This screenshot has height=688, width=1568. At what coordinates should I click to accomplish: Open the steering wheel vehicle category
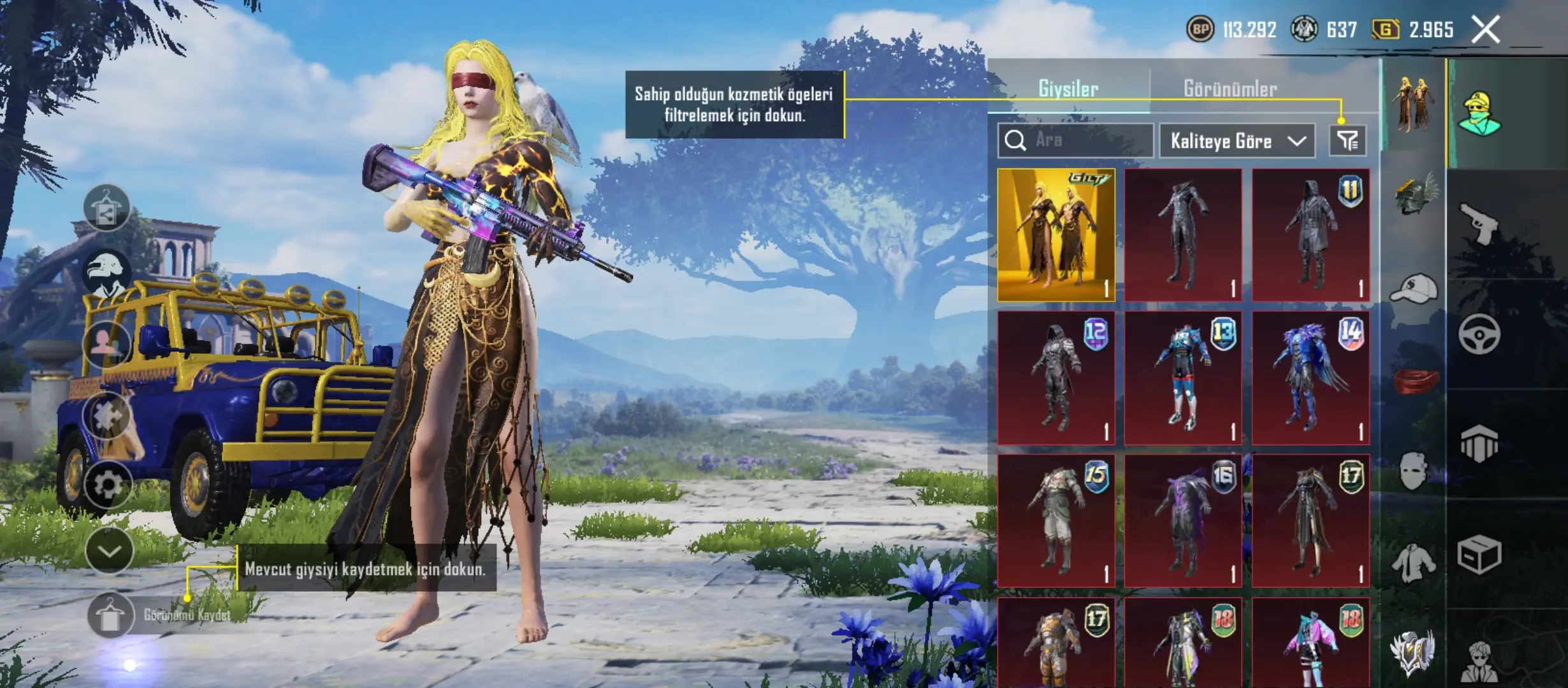pyautogui.click(x=1479, y=334)
